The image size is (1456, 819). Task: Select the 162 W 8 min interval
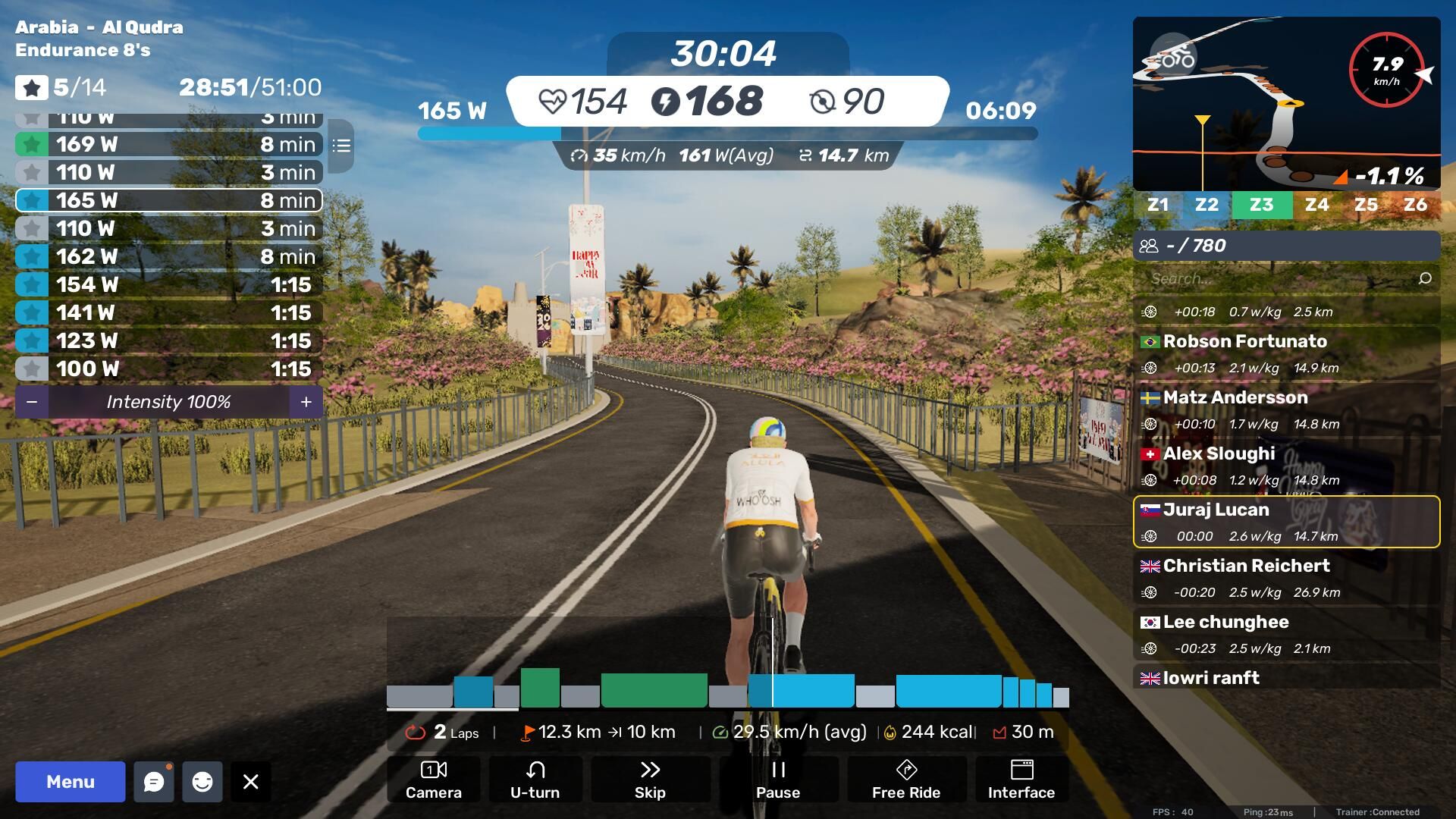[168, 256]
